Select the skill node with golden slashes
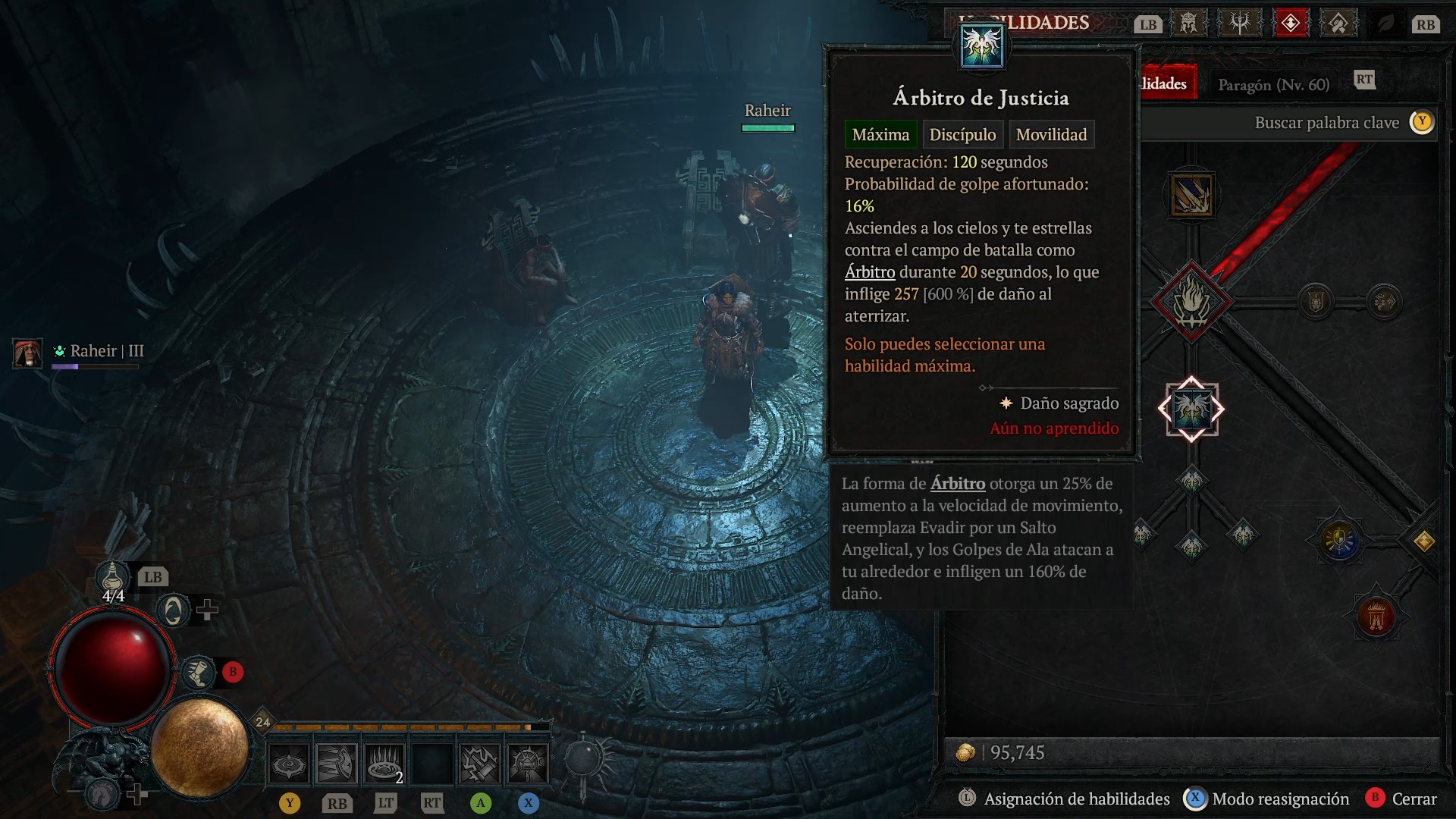This screenshot has height=819, width=1456. point(1191,196)
